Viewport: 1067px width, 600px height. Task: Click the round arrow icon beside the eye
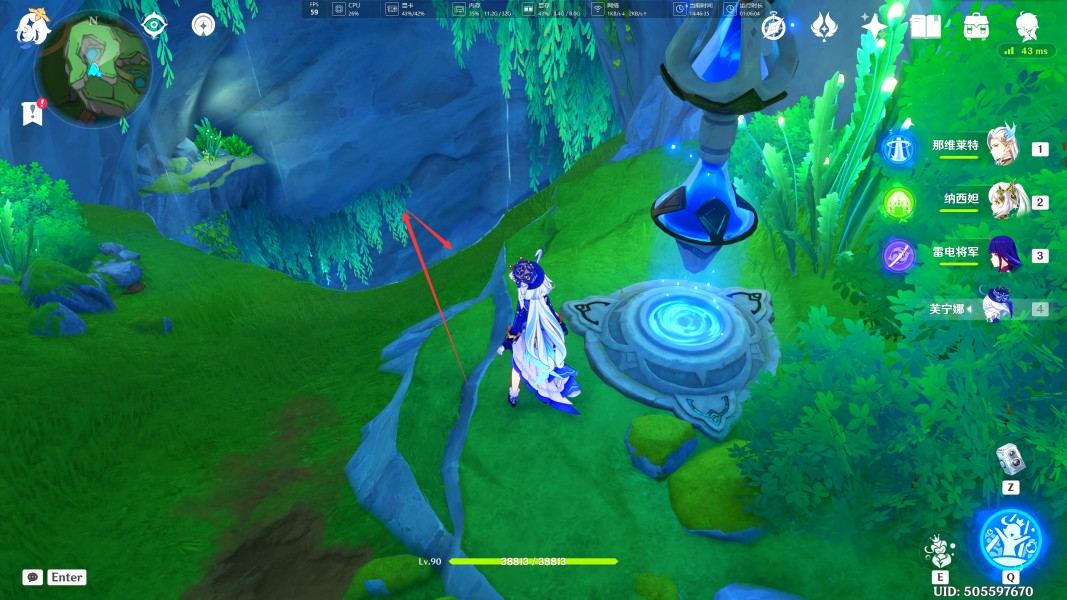pos(204,26)
